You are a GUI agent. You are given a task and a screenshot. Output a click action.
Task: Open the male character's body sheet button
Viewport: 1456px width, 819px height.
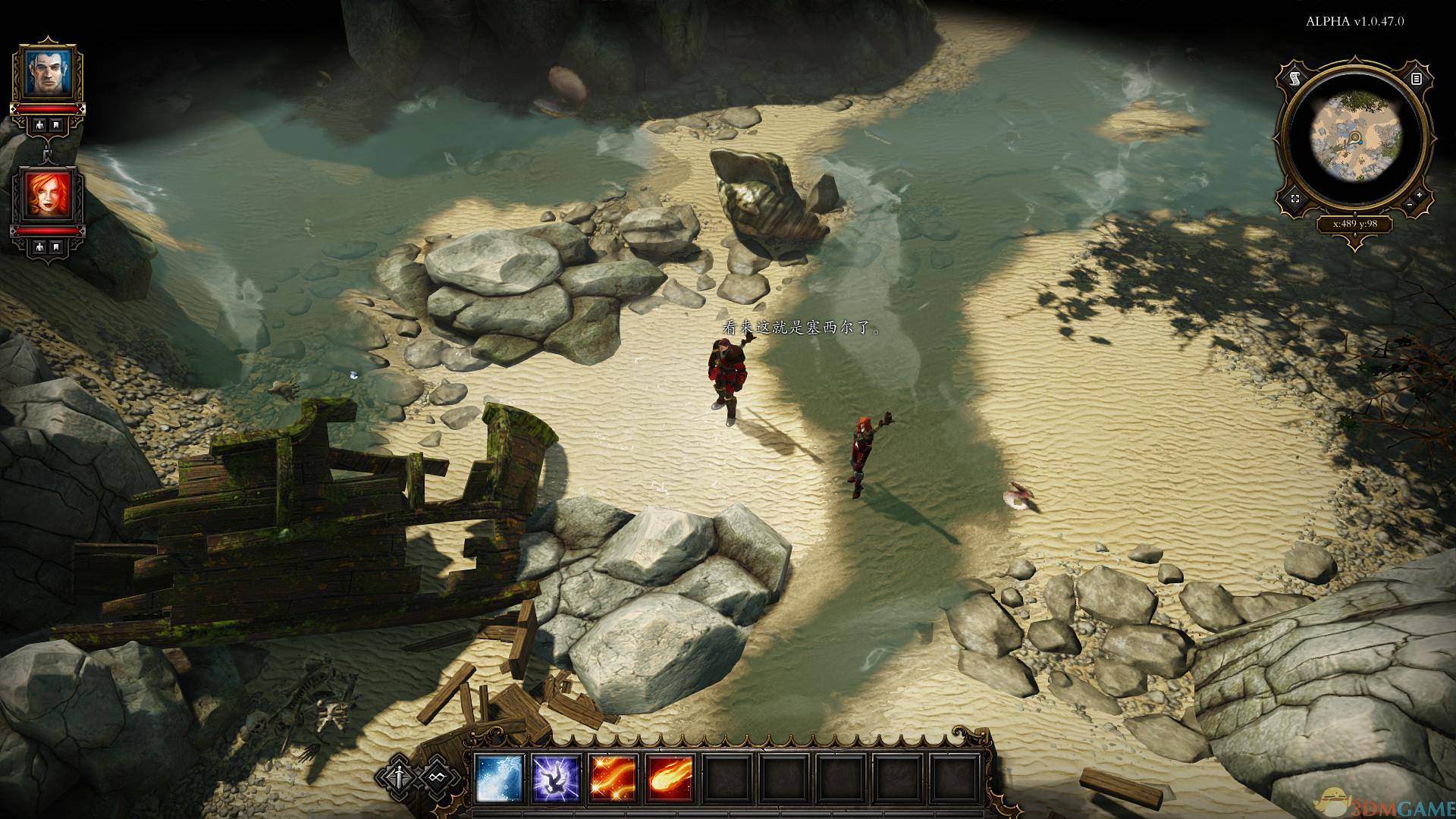[38, 124]
